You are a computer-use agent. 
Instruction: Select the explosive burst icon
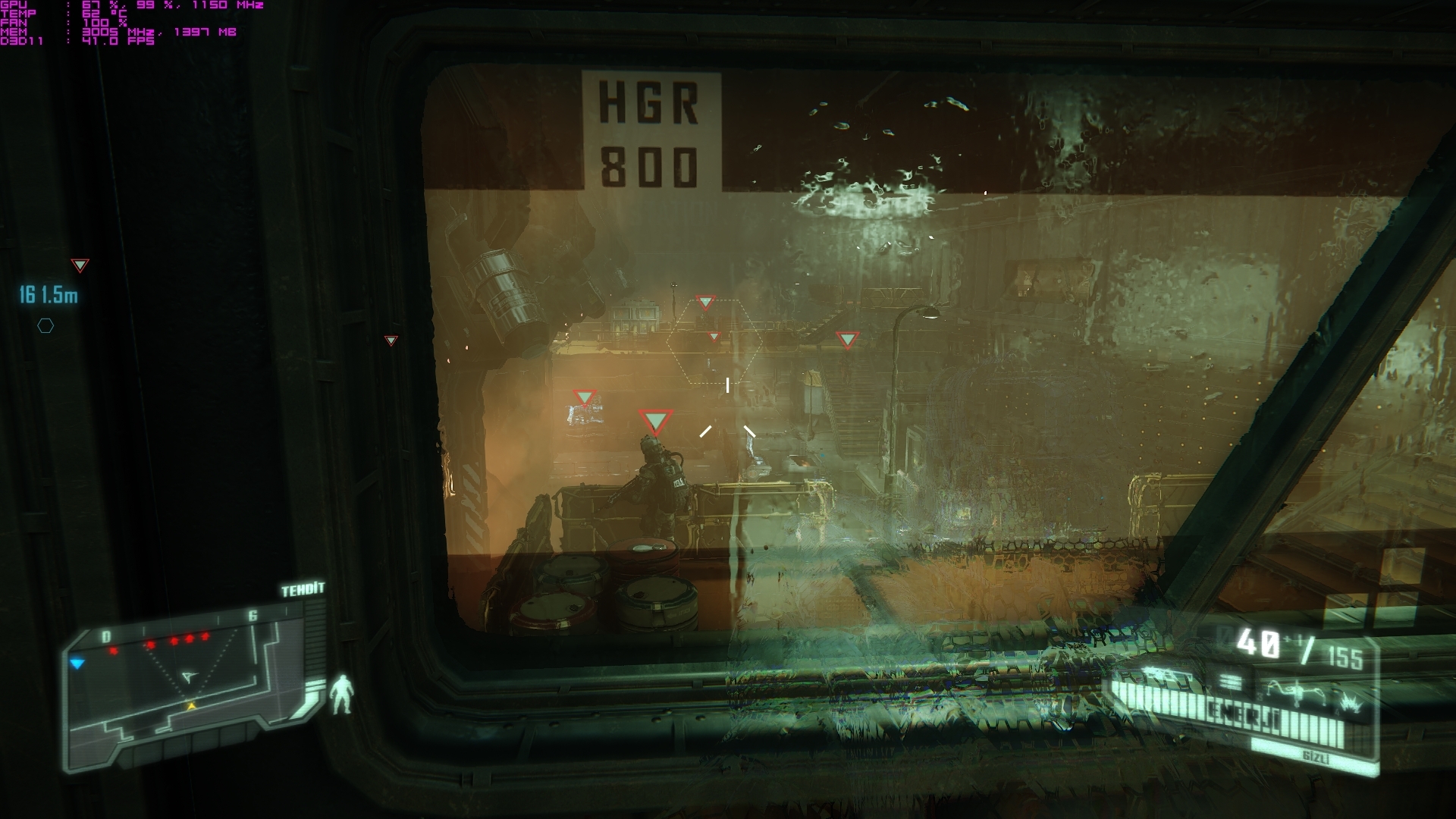[x=1352, y=704]
